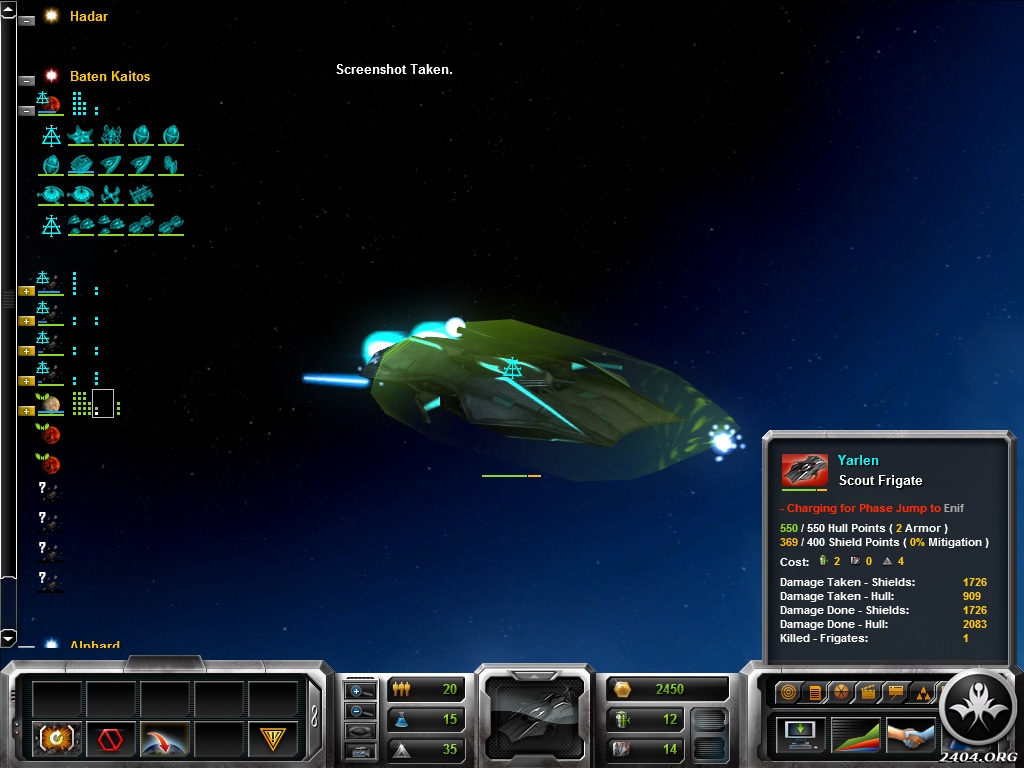Image resolution: width=1024 pixels, height=768 pixels.
Task: Click the orange clapperboard toolbar icon
Action: [x=867, y=691]
